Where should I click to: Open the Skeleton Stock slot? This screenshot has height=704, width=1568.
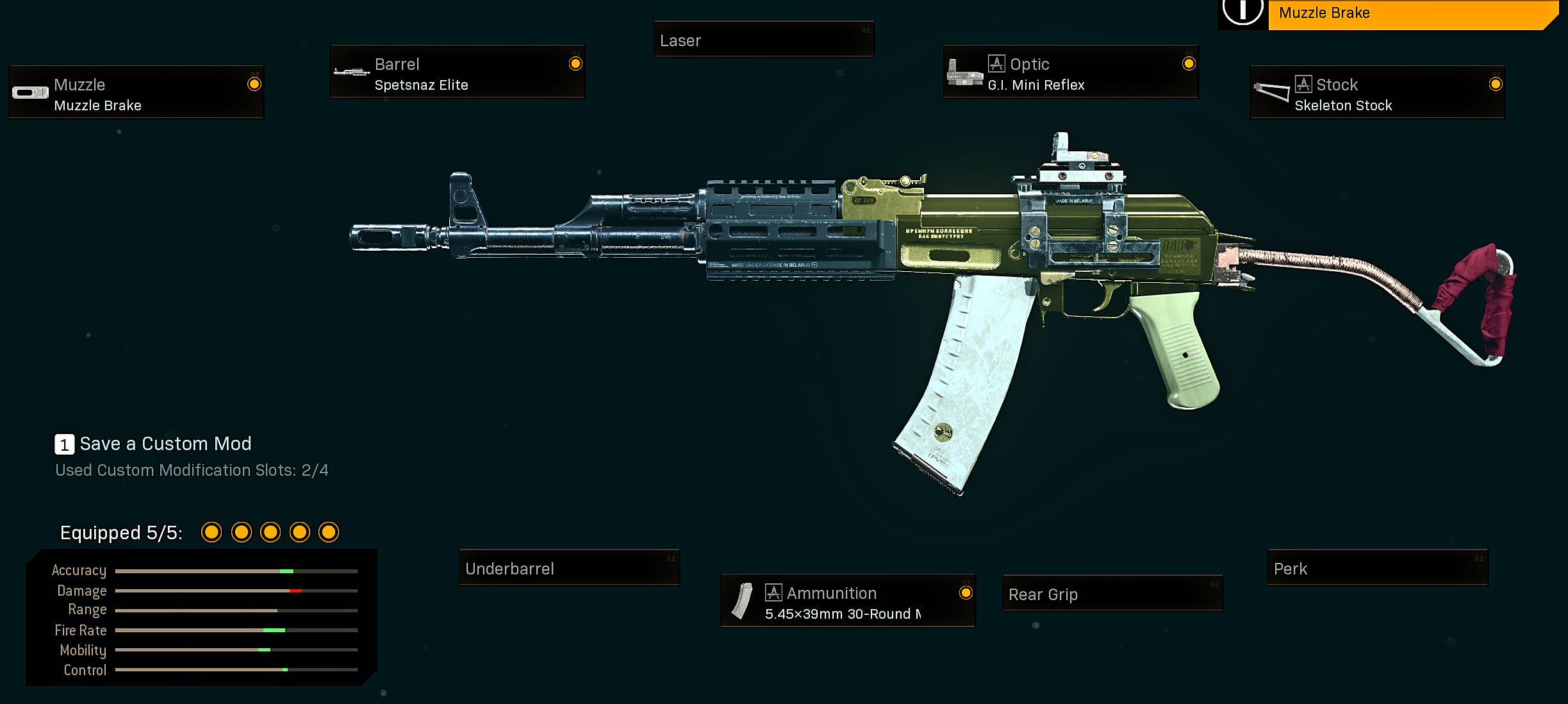1377,92
